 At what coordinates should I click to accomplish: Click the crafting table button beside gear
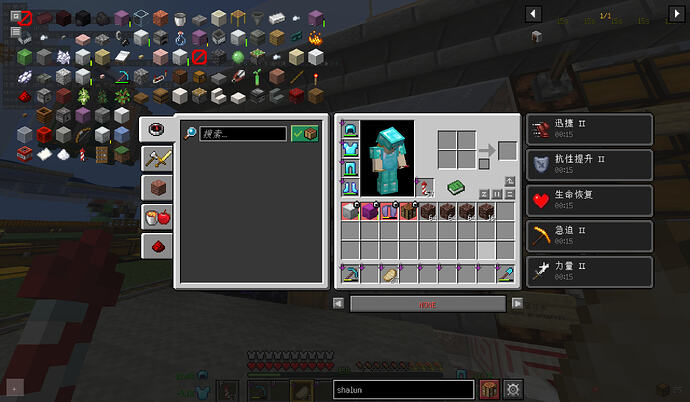click(x=490, y=390)
